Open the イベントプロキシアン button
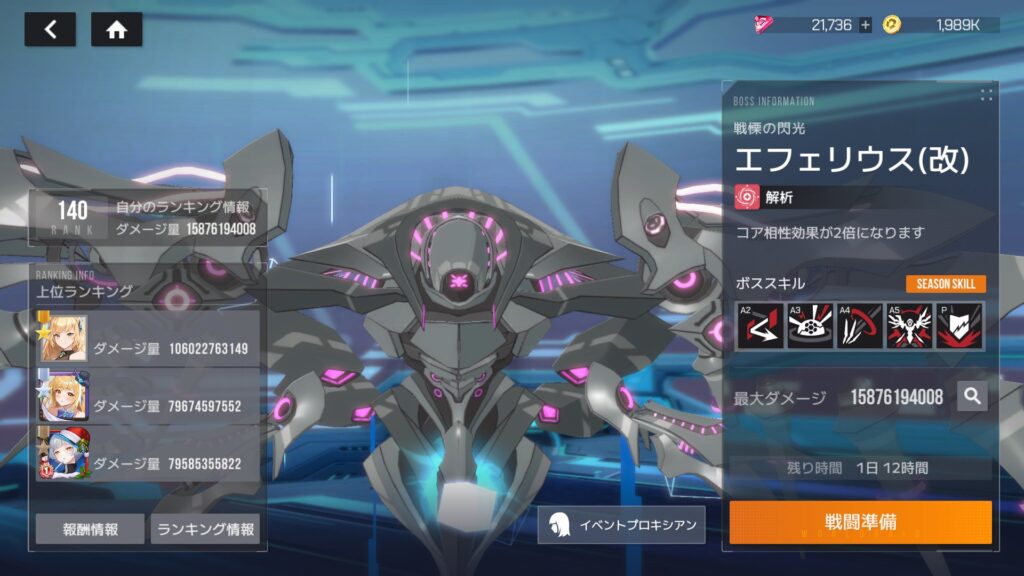The height and width of the screenshot is (576, 1024). pos(621,525)
